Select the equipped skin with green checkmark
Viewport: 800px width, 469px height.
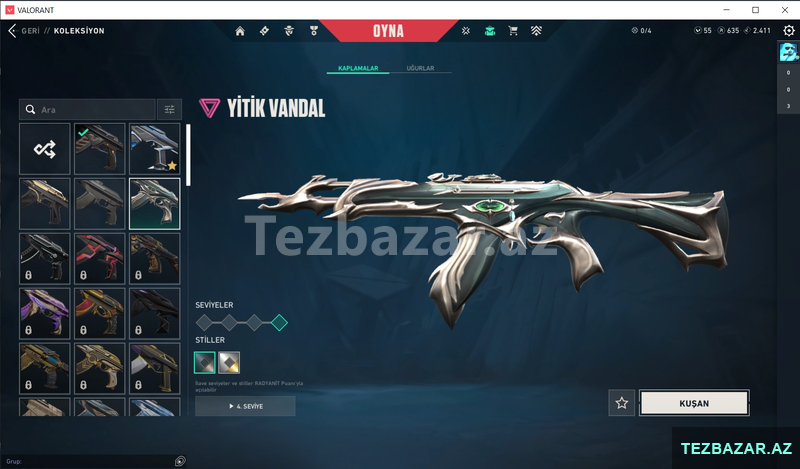click(100, 149)
